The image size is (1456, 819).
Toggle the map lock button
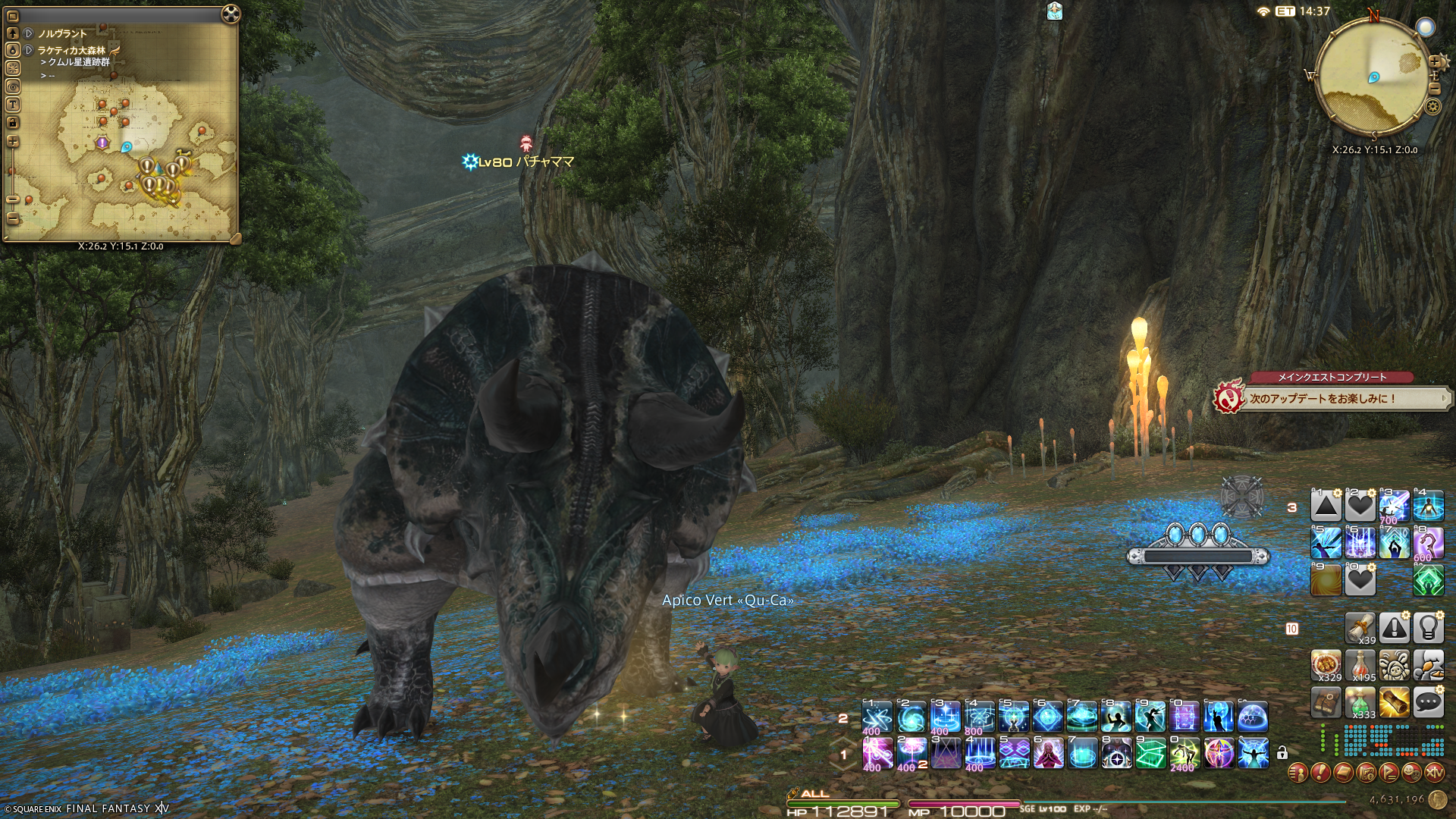[x=12, y=123]
